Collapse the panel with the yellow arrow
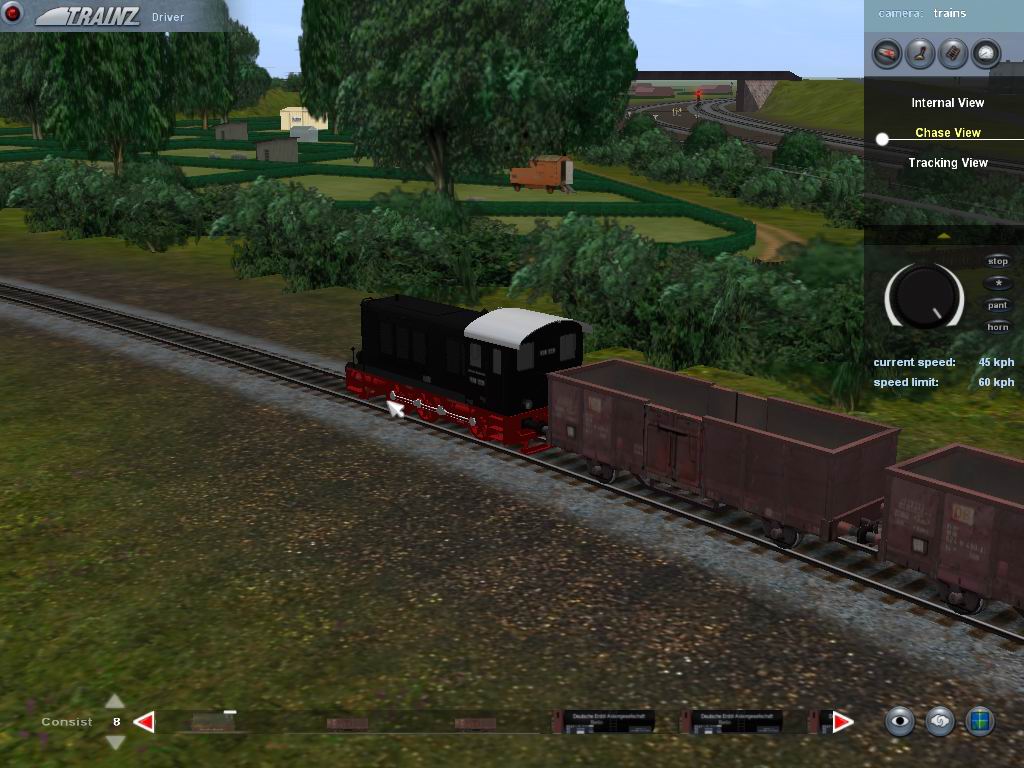1024x768 pixels. click(943, 236)
